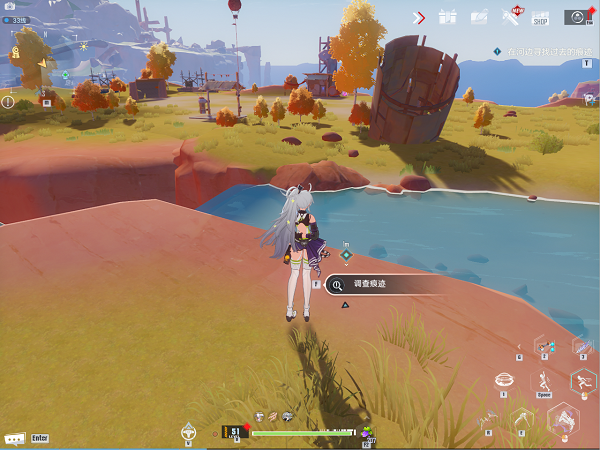The height and width of the screenshot is (450, 600).
Task: Open the SHOP
Action: pyautogui.click(x=541, y=17)
